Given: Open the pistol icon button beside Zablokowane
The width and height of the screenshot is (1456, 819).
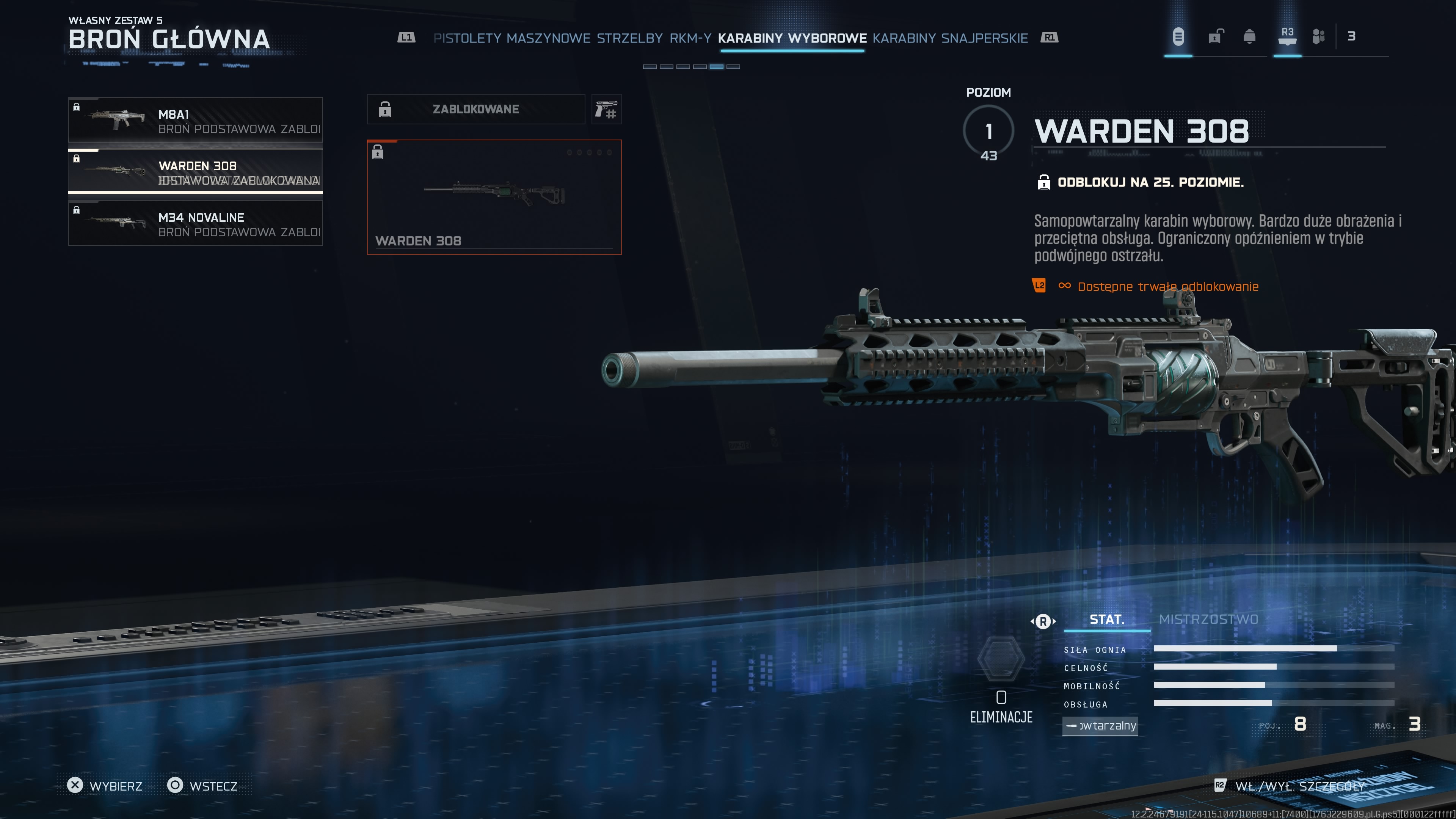Looking at the screenshot, I should click(607, 109).
